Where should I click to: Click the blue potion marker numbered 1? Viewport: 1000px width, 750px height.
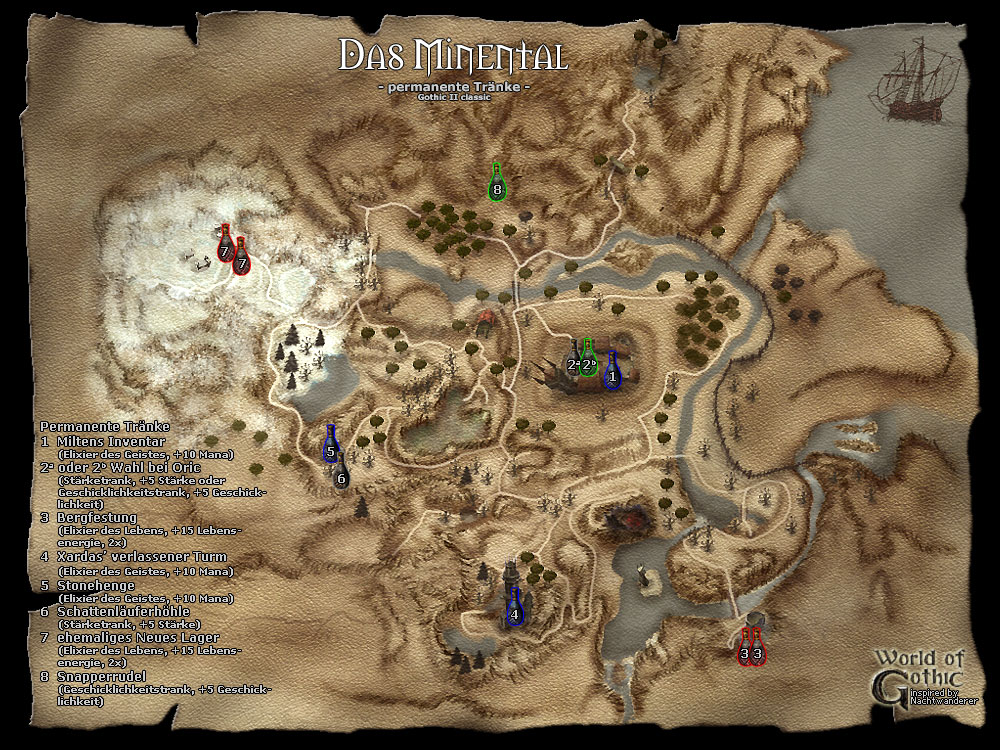point(612,376)
